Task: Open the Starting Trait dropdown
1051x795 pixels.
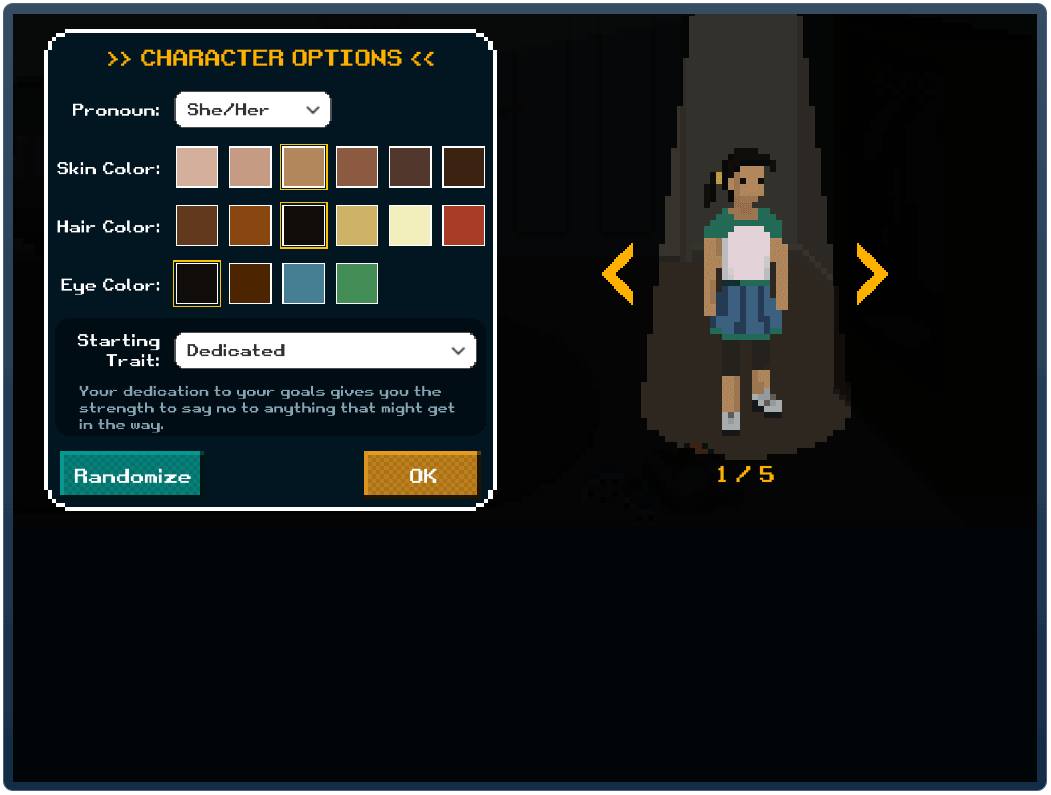Action: coord(325,351)
